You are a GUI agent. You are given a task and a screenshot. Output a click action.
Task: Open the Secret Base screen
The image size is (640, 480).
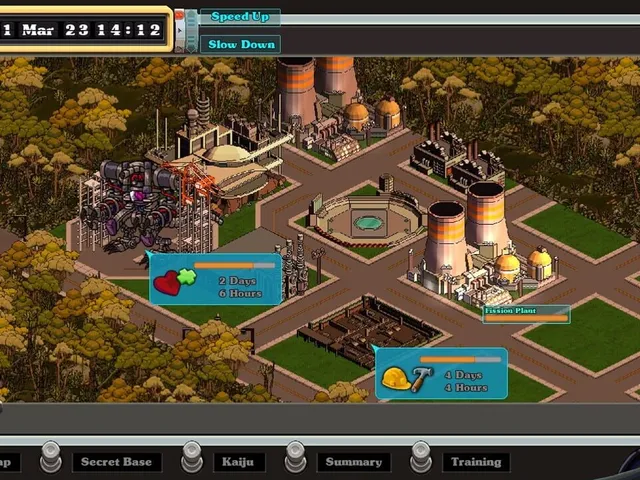[116, 462]
